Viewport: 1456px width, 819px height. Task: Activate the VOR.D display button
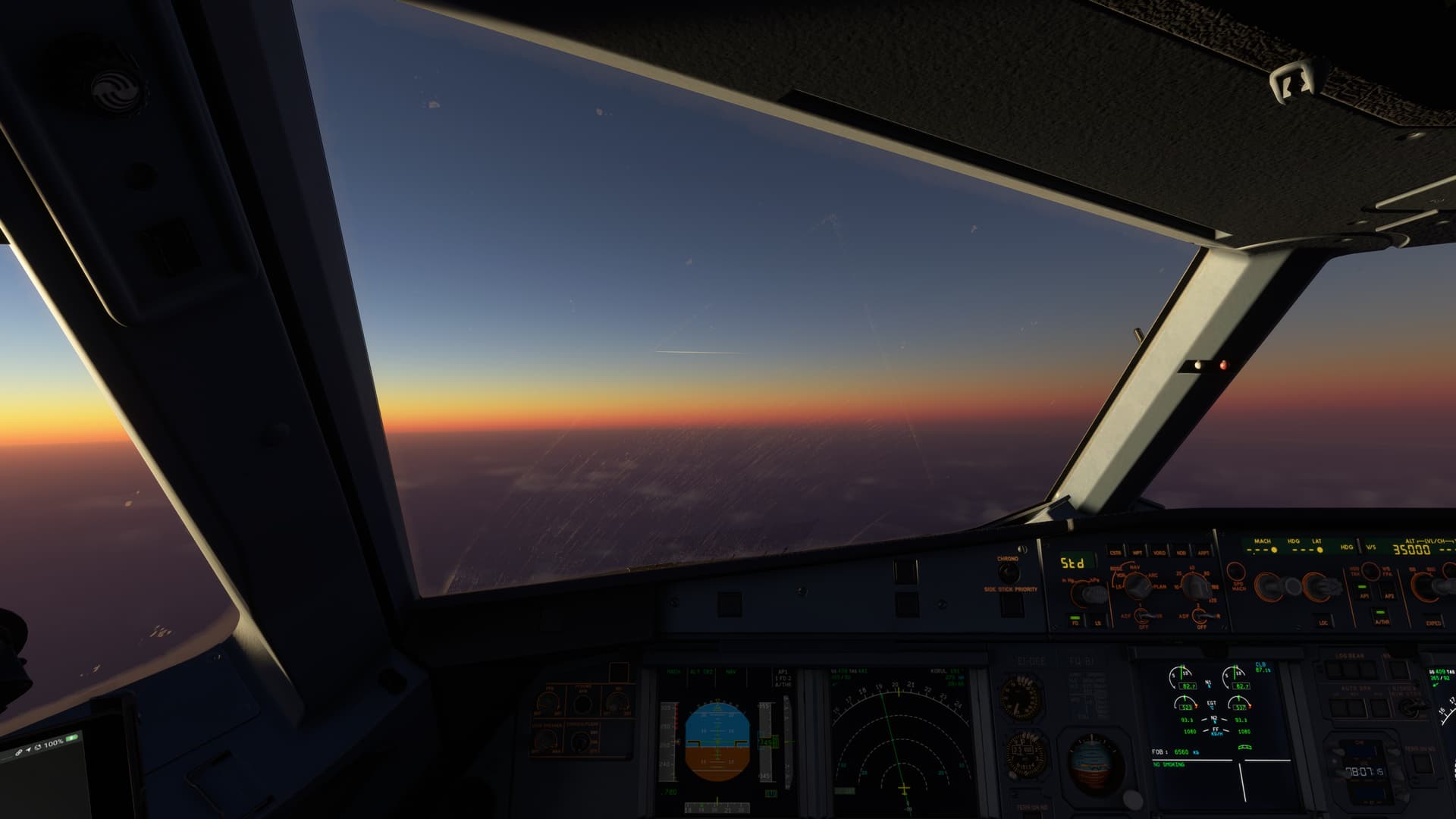coord(1159,551)
